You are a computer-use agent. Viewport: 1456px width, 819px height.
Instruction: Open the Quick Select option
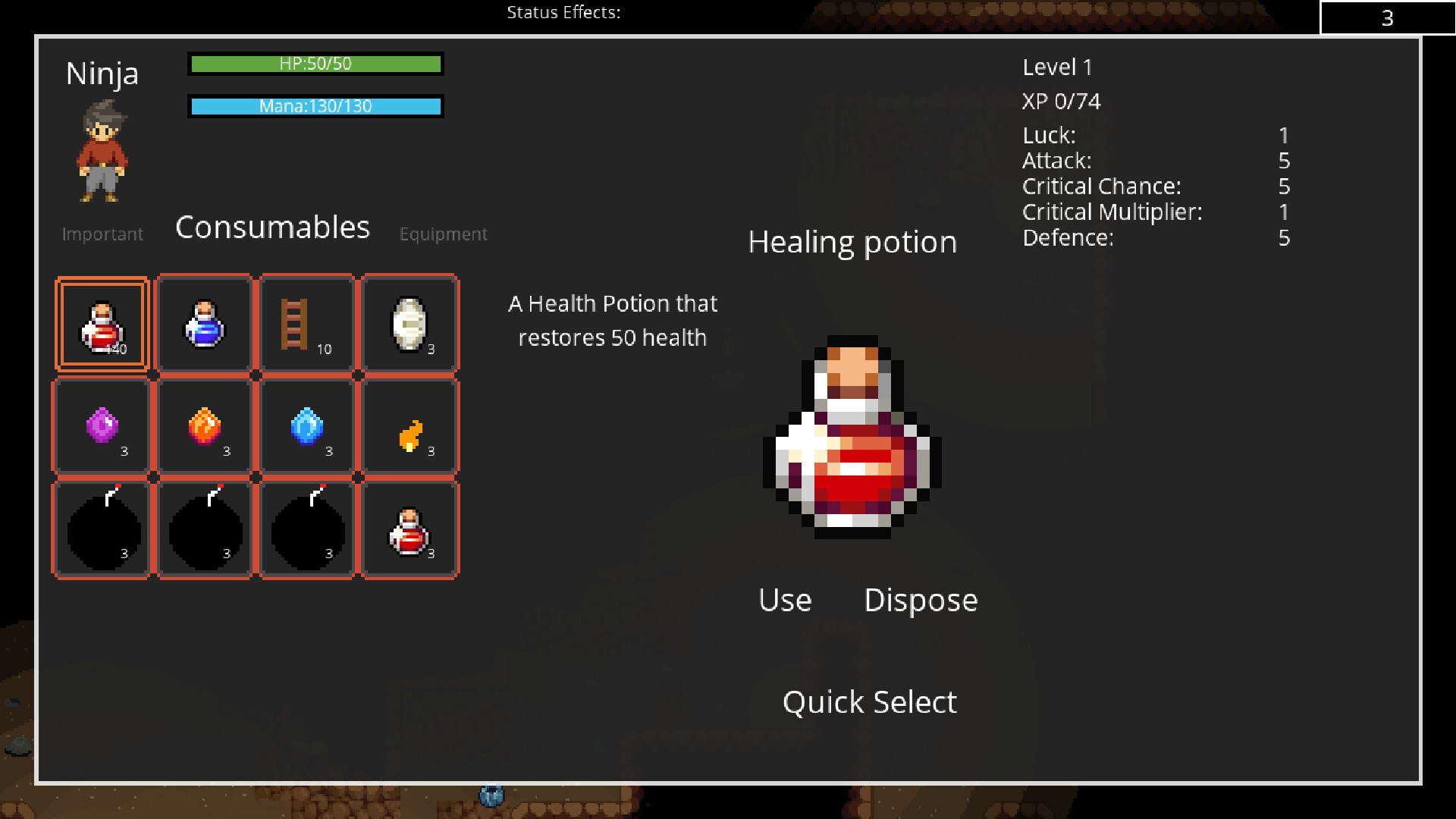click(x=869, y=701)
